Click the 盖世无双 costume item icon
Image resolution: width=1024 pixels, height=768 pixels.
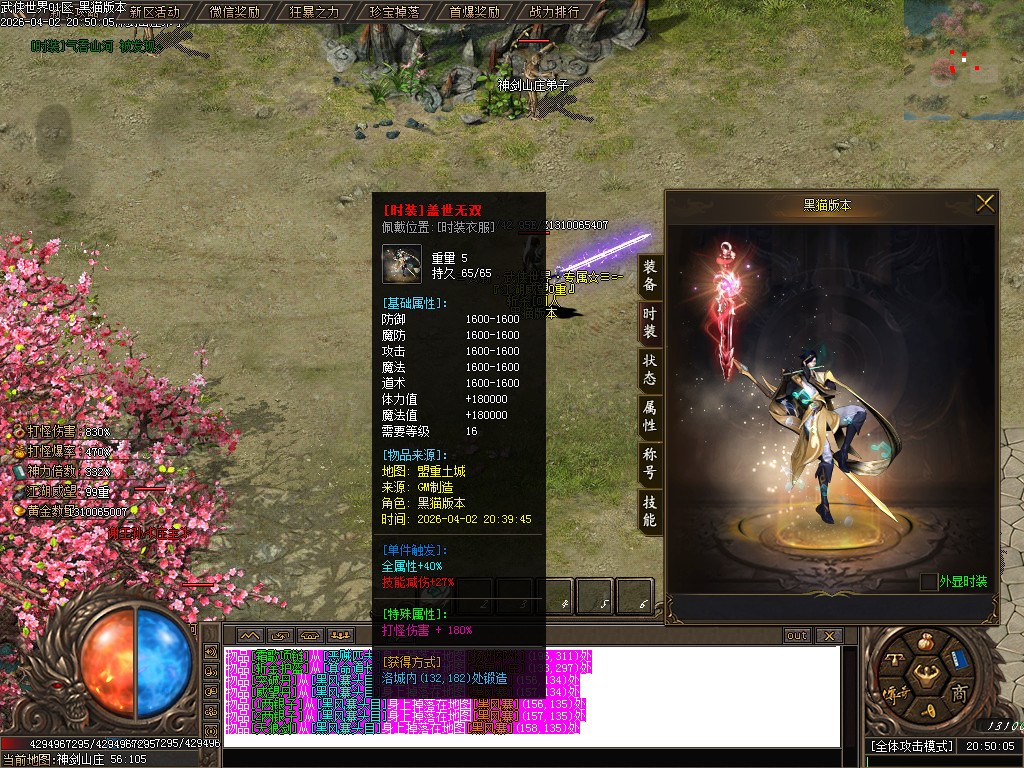(x=401, y=264)
